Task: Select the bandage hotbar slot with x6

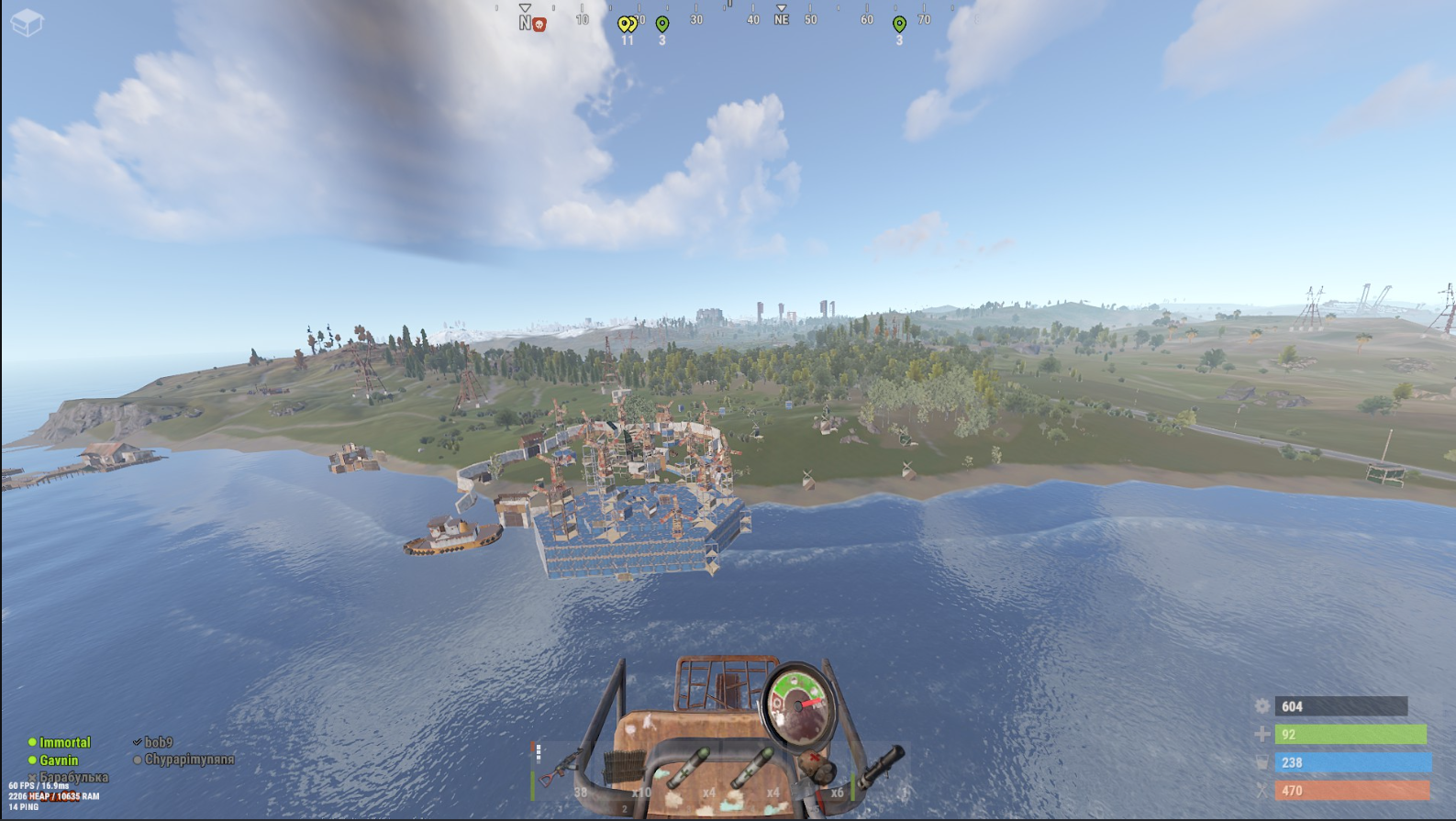Action: coord(819,771)
